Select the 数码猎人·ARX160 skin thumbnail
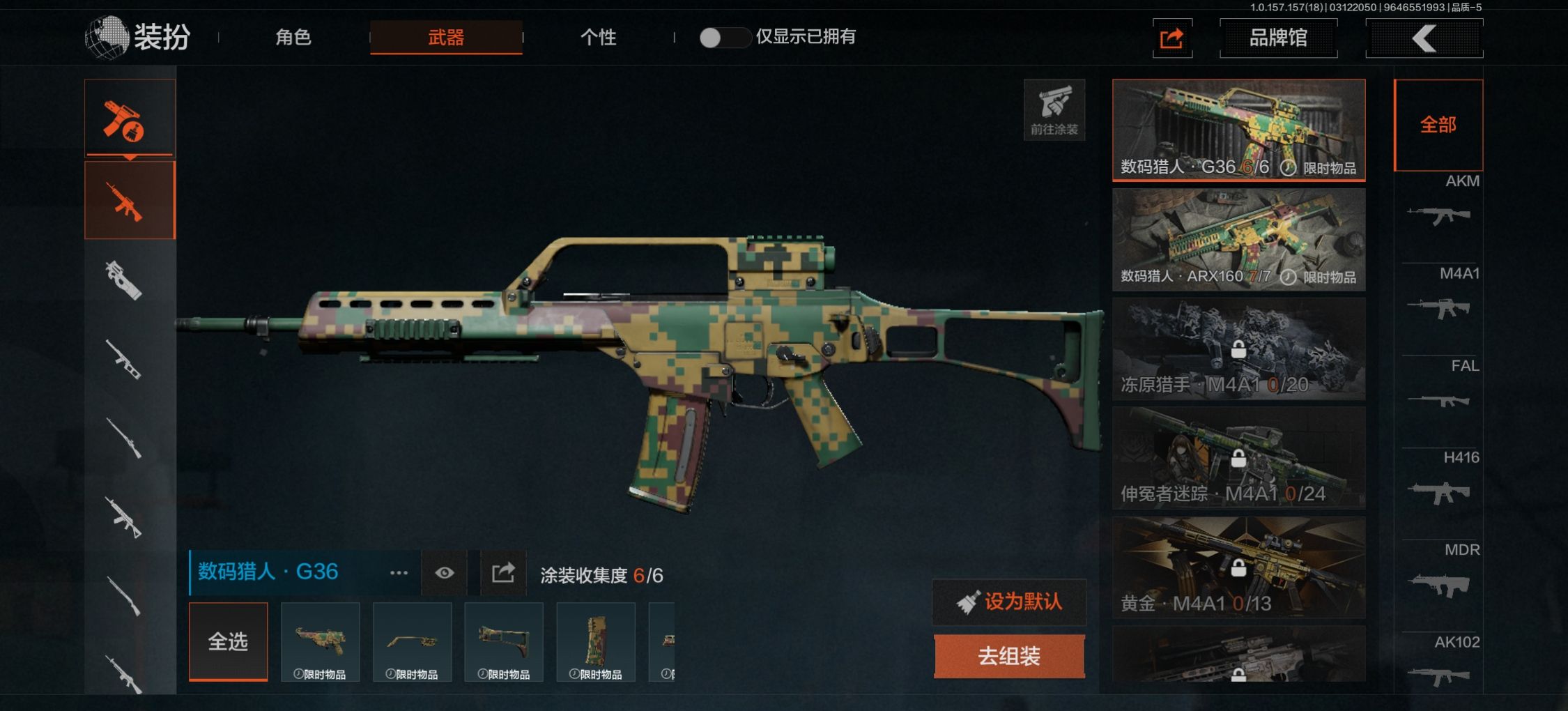This screenshot has width=1568, height=711. [1238, 239]
